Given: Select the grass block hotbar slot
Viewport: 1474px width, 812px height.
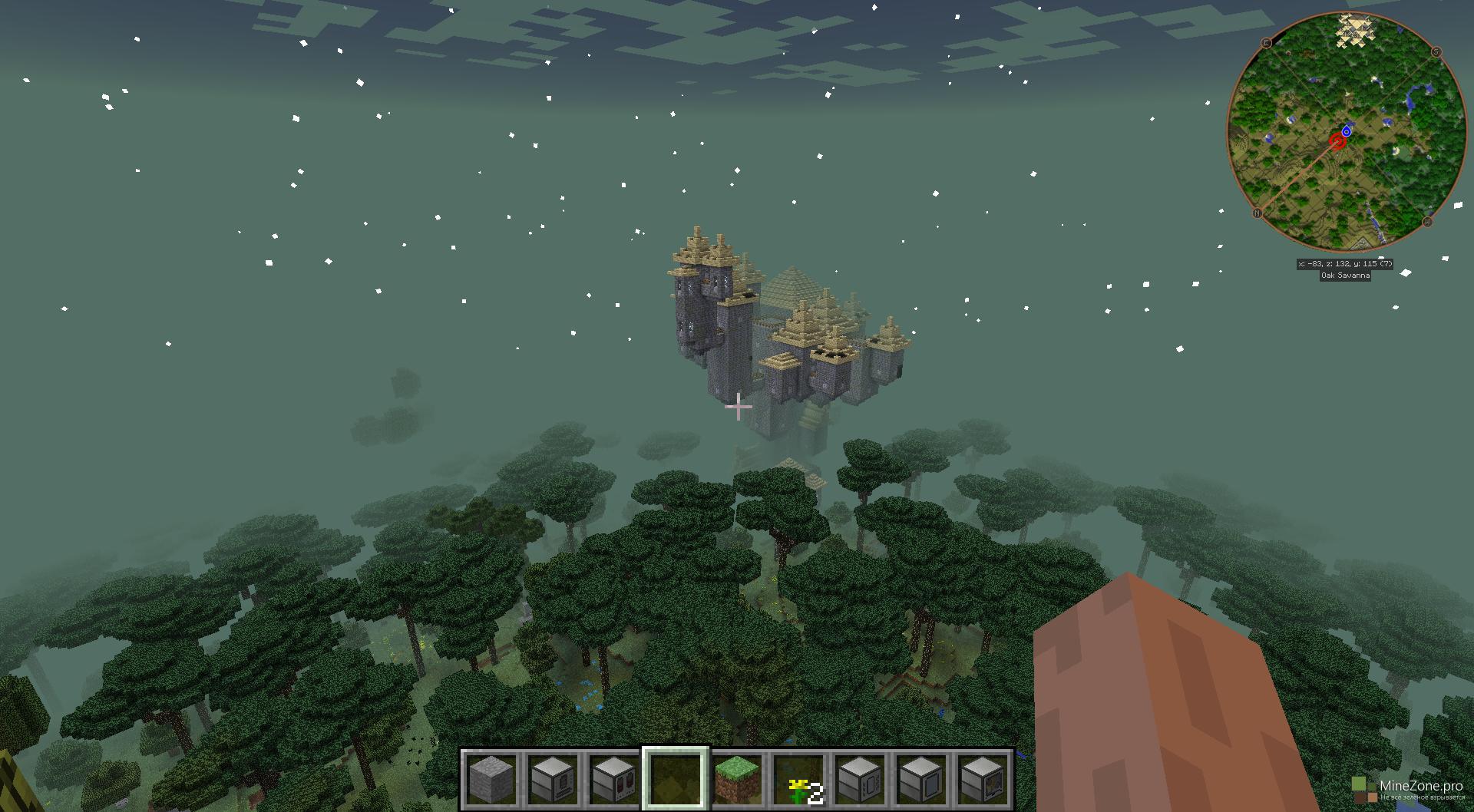Looking at the screenshot, I should [x=737, y=778].
